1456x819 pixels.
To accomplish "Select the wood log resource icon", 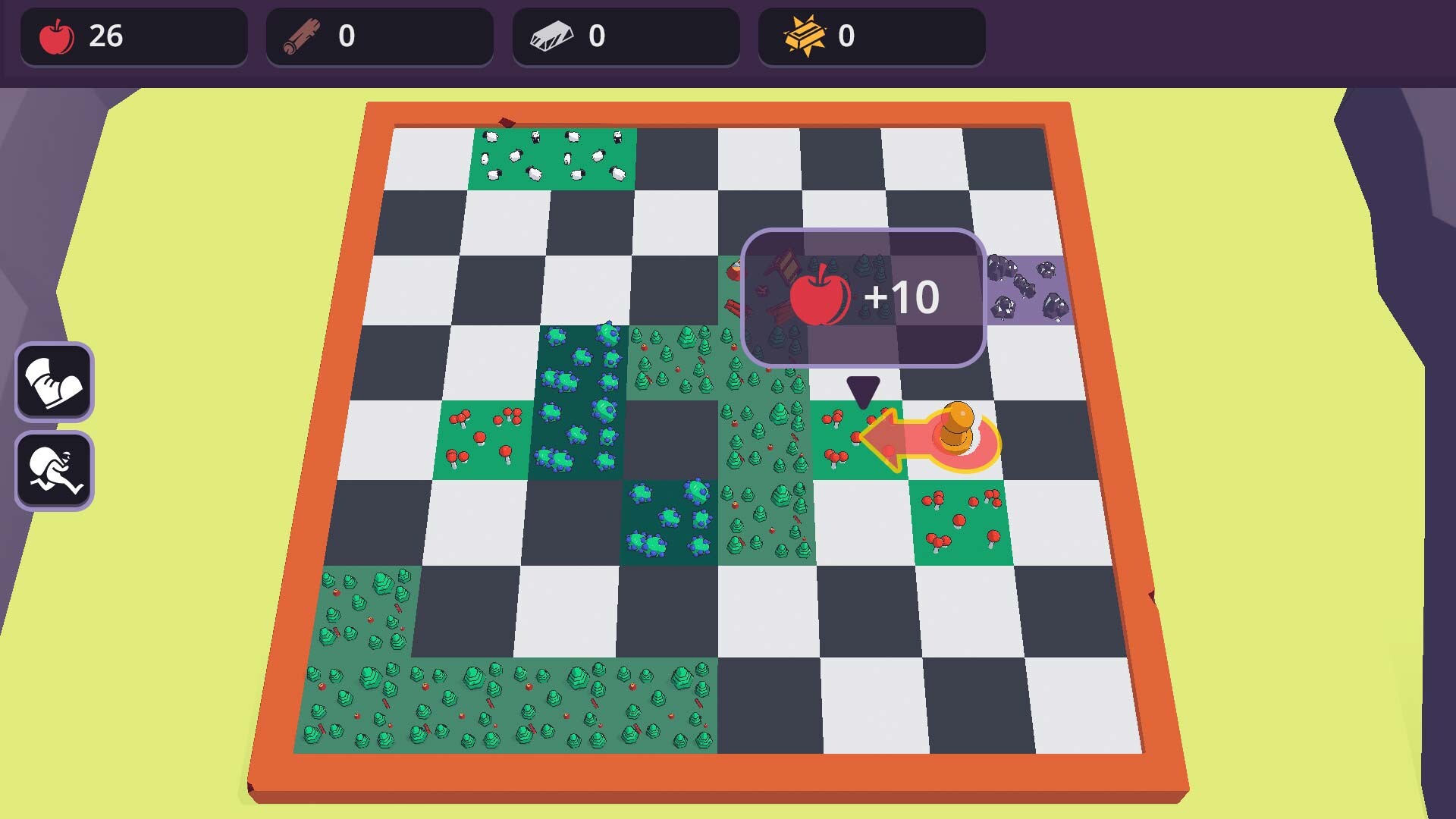I will click(x=300, y=33).
